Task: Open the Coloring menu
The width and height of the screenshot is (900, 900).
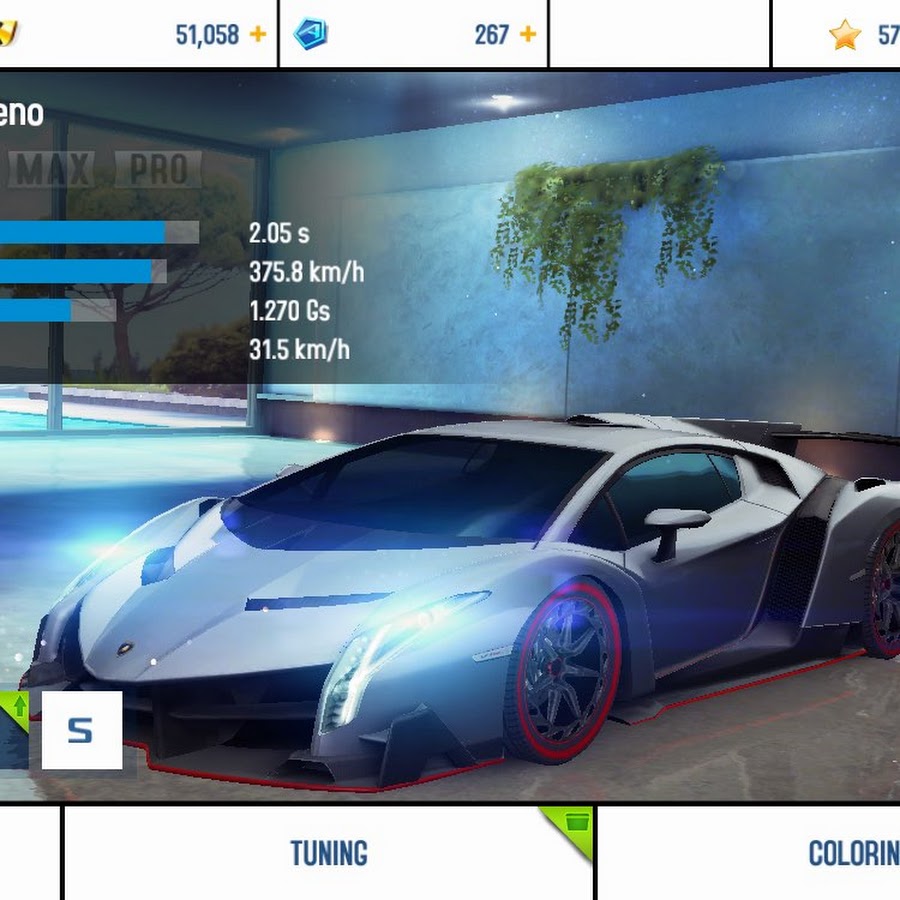Action: tap(852, 853)
